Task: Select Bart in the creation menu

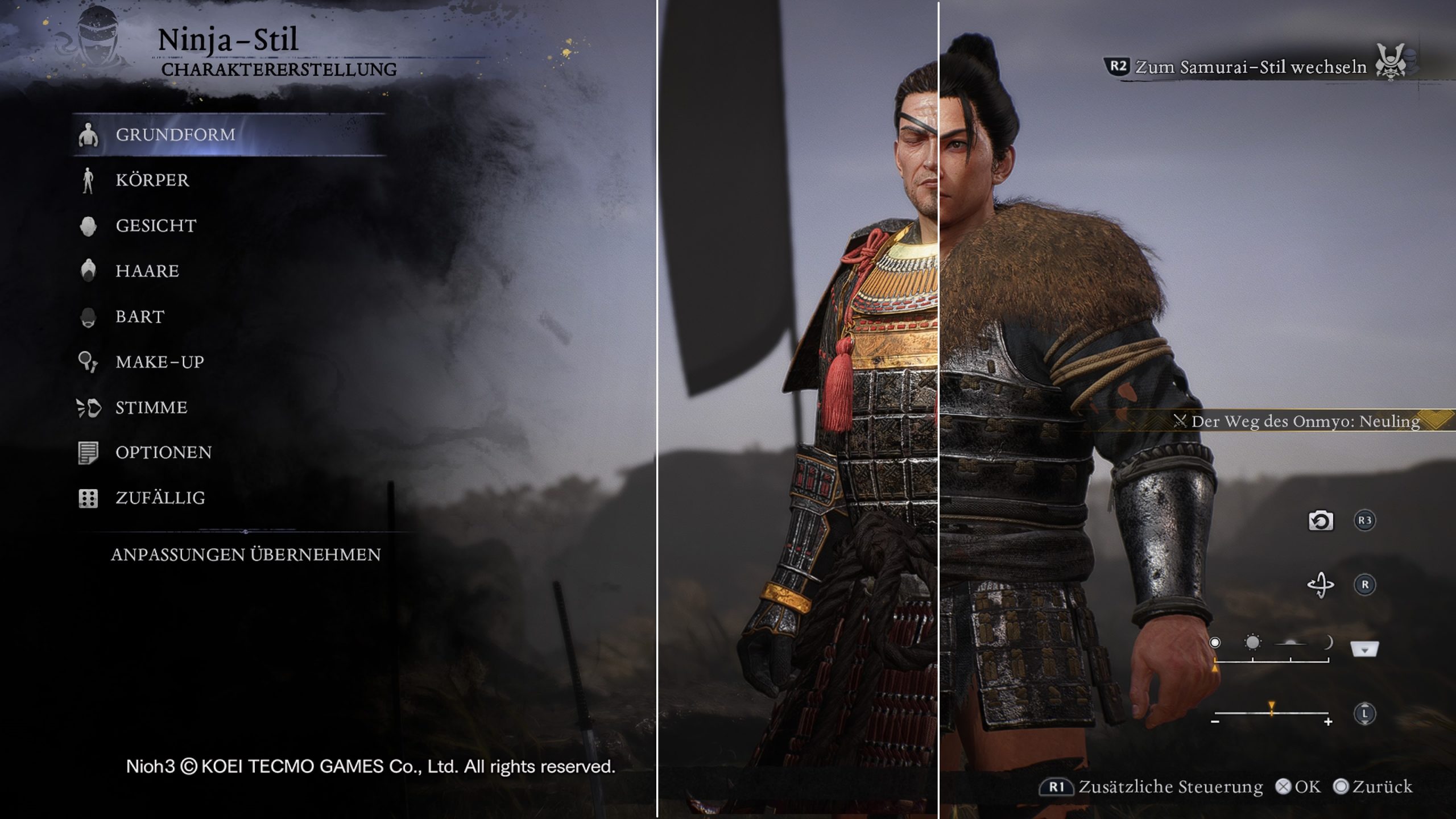Action: pos(140,317)
